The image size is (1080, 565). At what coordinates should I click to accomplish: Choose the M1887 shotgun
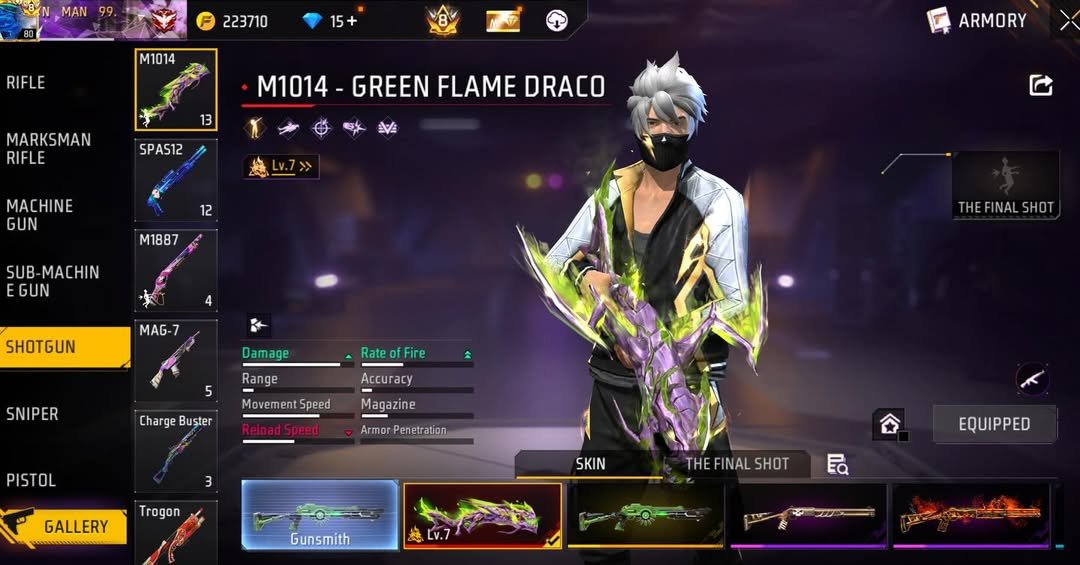(176, 270)
